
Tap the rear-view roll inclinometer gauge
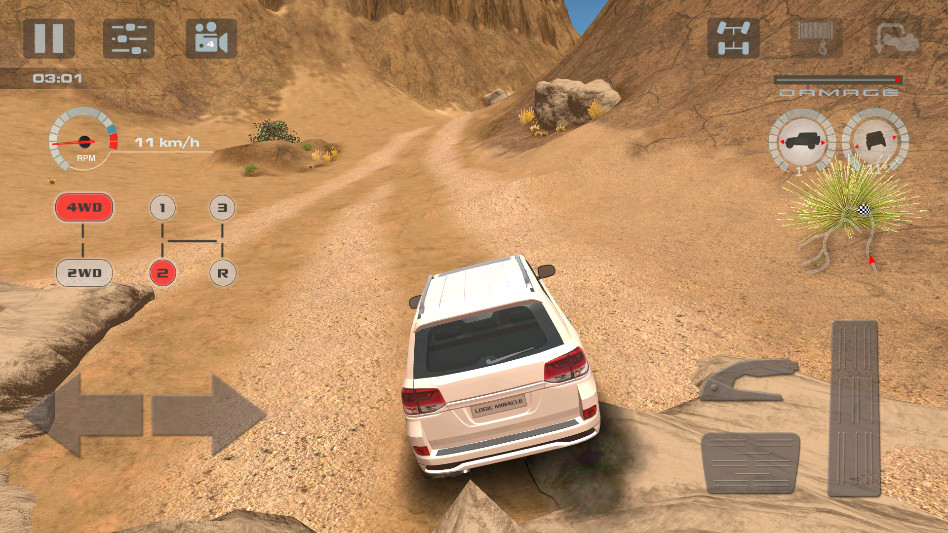pos(876,142)
